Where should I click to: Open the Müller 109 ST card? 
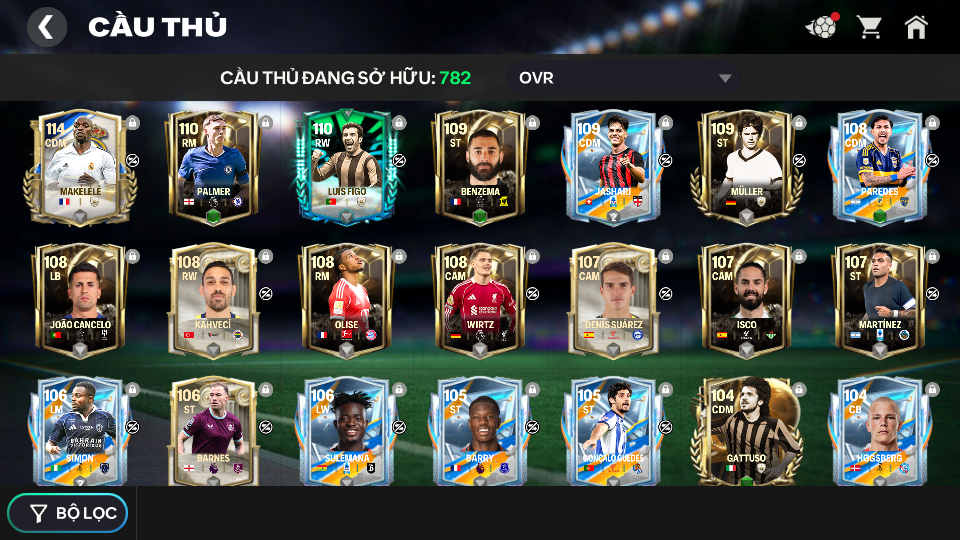tap(746, 166)
